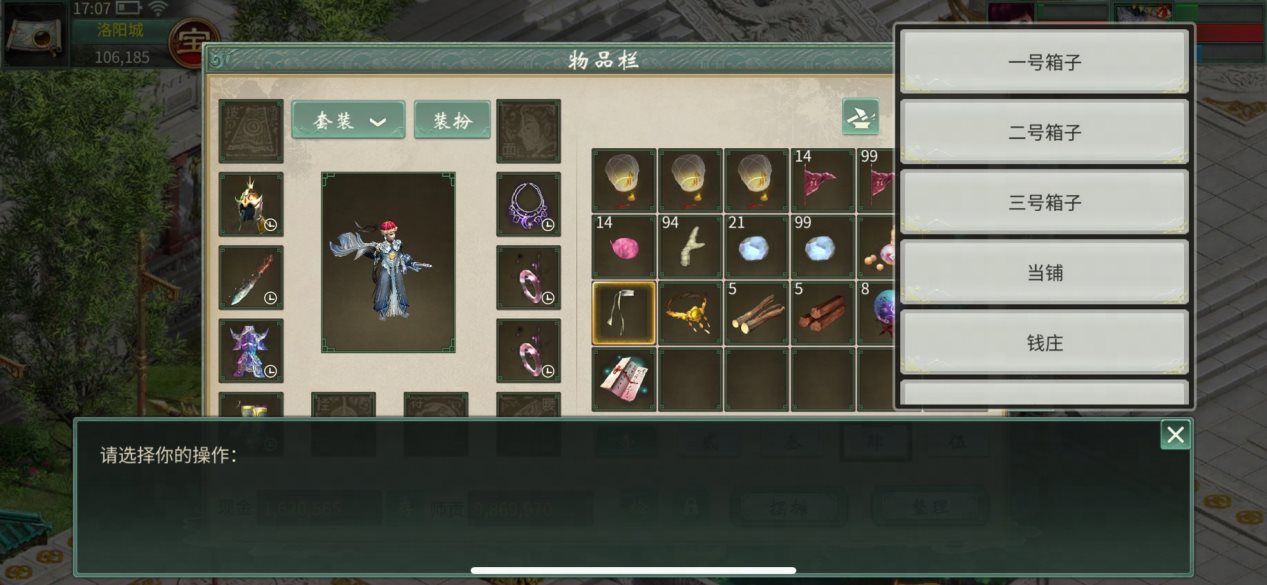
Task: Select the golden claw item slot
Action: [x=690, y=313]
